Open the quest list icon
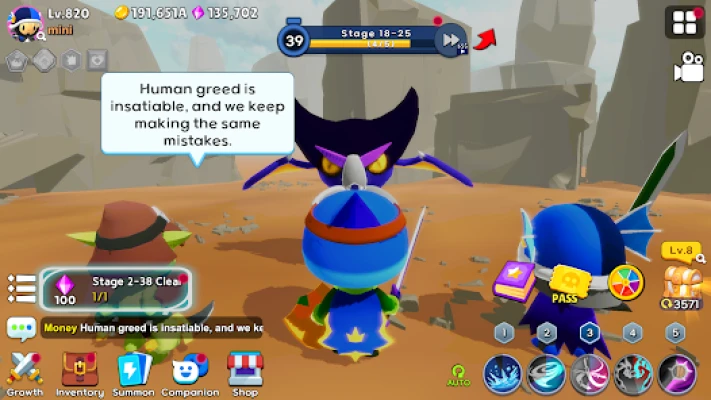The height and width of the screenshot is (400, 711). coord(21,289)
